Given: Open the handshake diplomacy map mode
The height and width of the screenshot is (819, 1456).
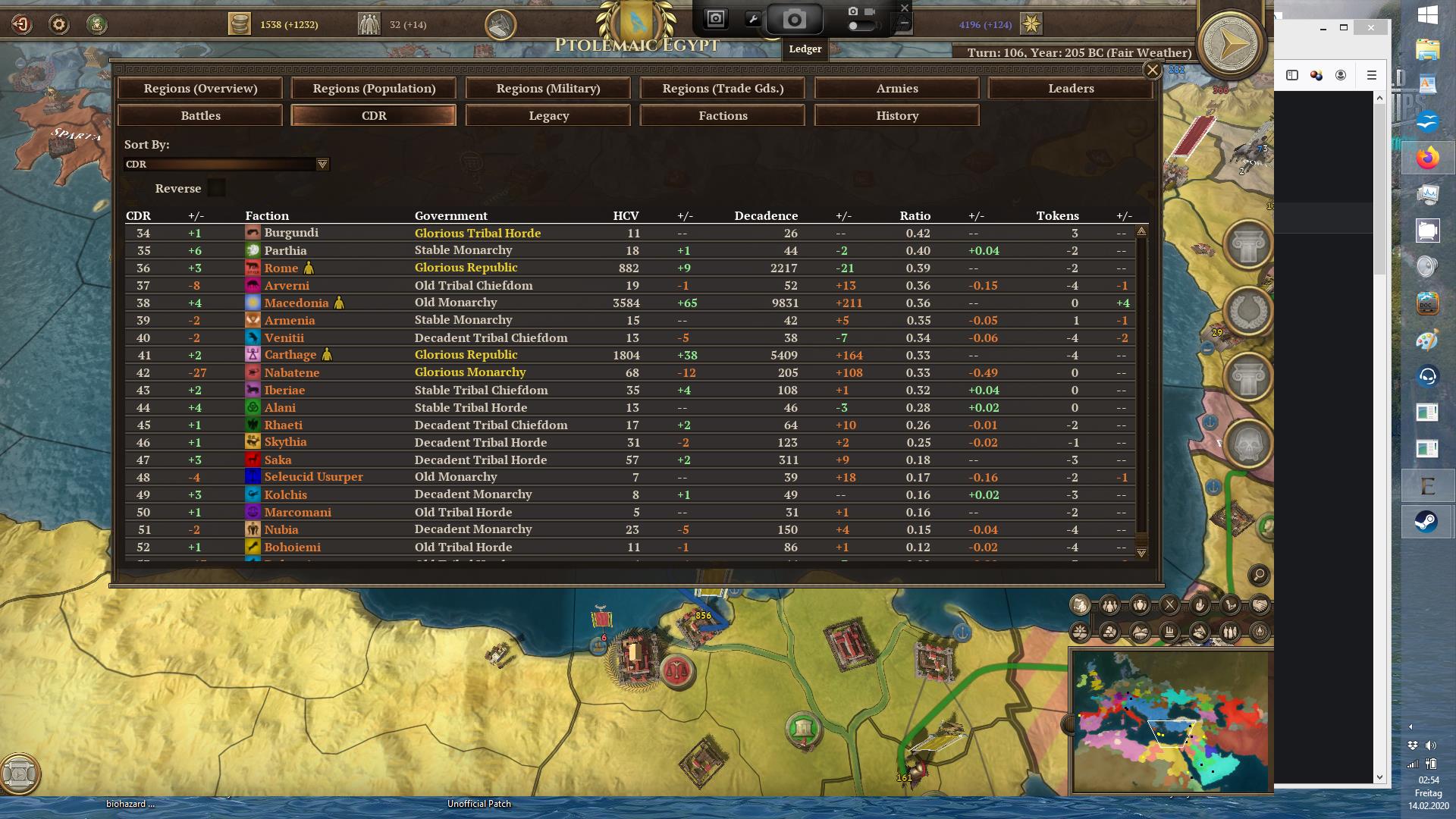Looking at the screenshot, I should tap(1260, 605).
